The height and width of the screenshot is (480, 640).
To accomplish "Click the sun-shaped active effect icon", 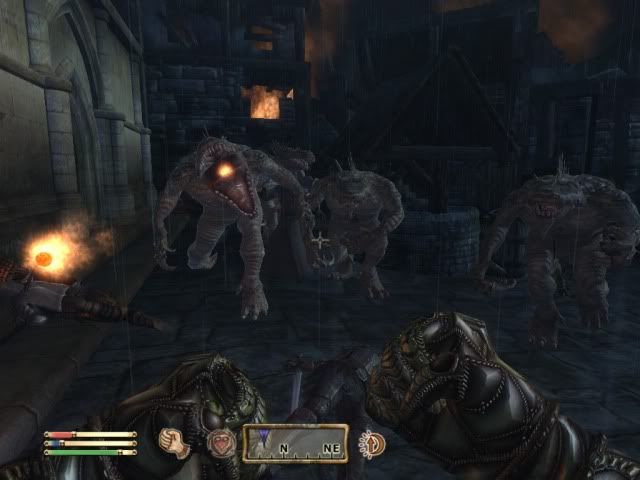I will 373,442.
